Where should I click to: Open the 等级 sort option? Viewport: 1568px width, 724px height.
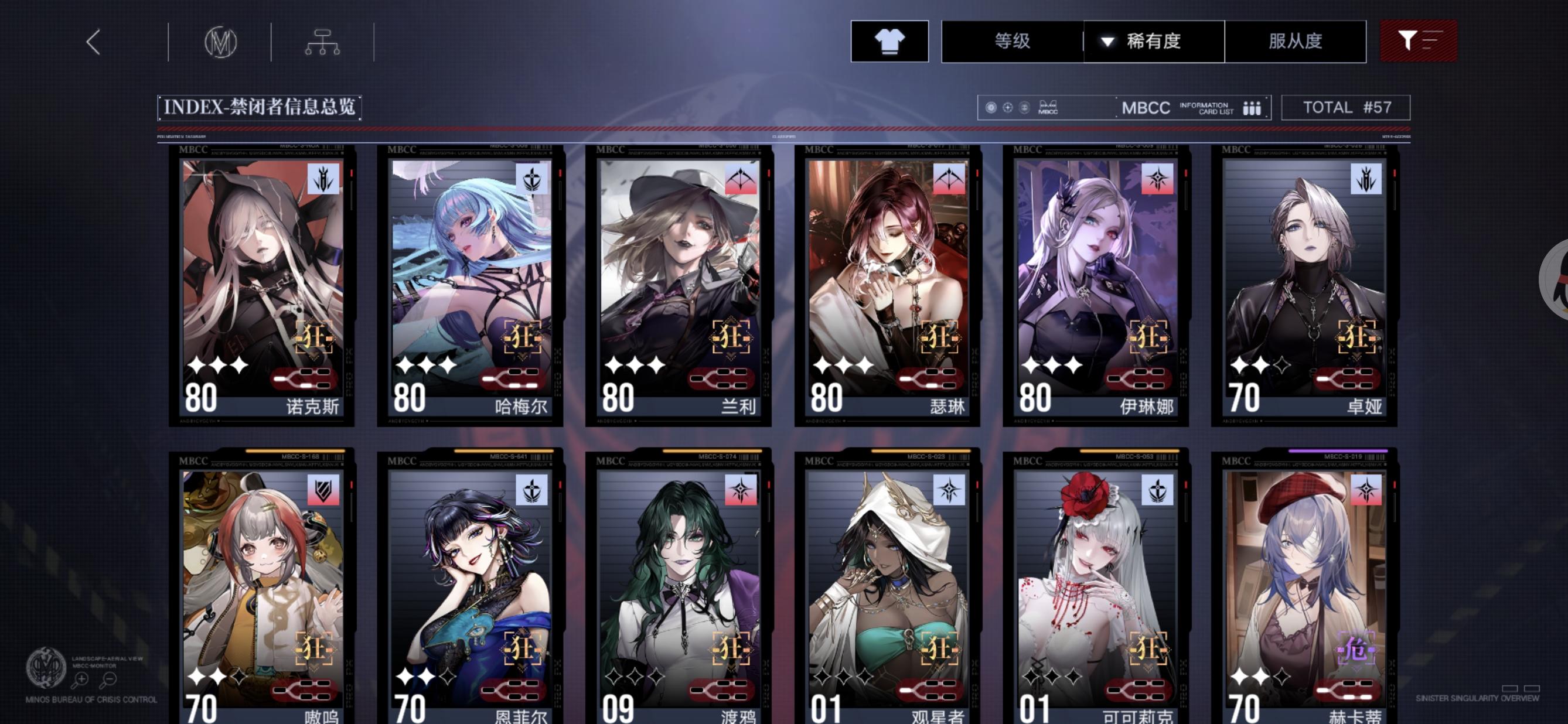click(1013, 41)
